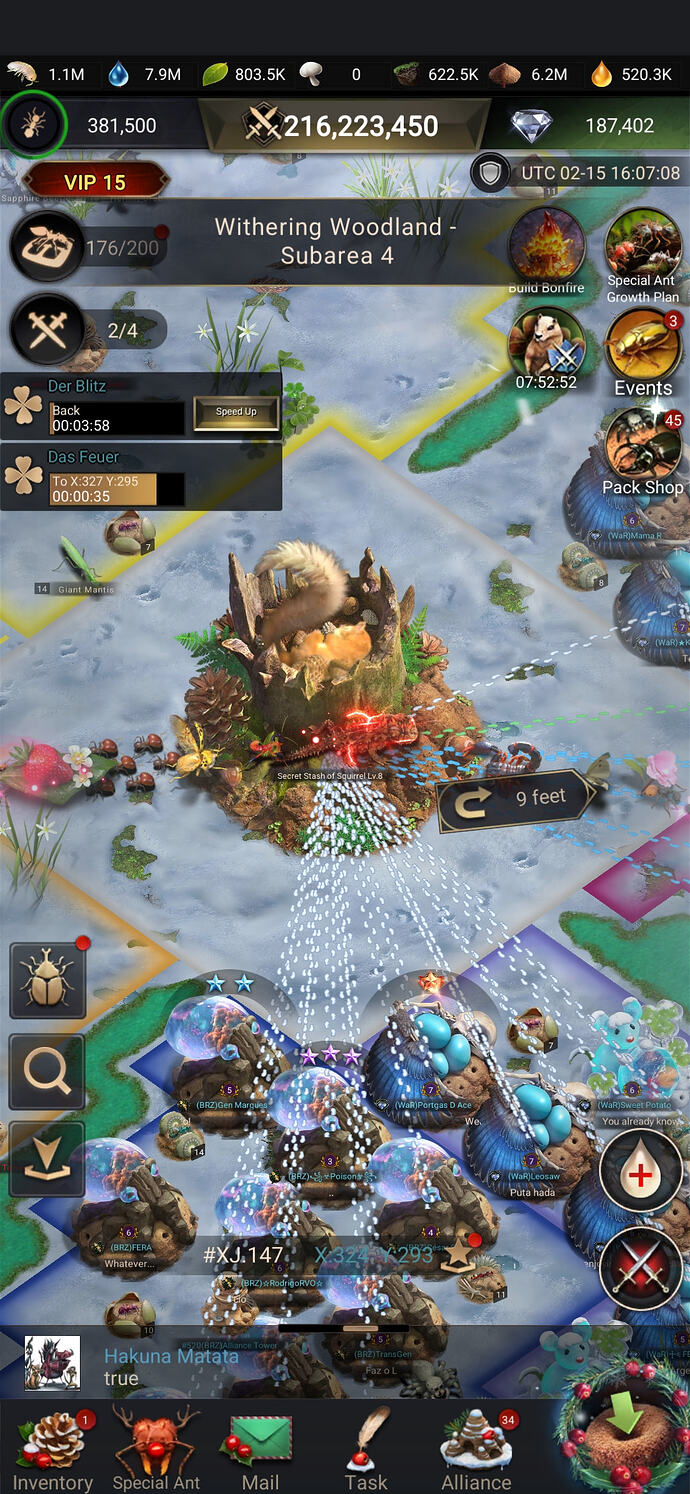Open the beetle icon menu

pyautogui.click(x=47, y=981)
